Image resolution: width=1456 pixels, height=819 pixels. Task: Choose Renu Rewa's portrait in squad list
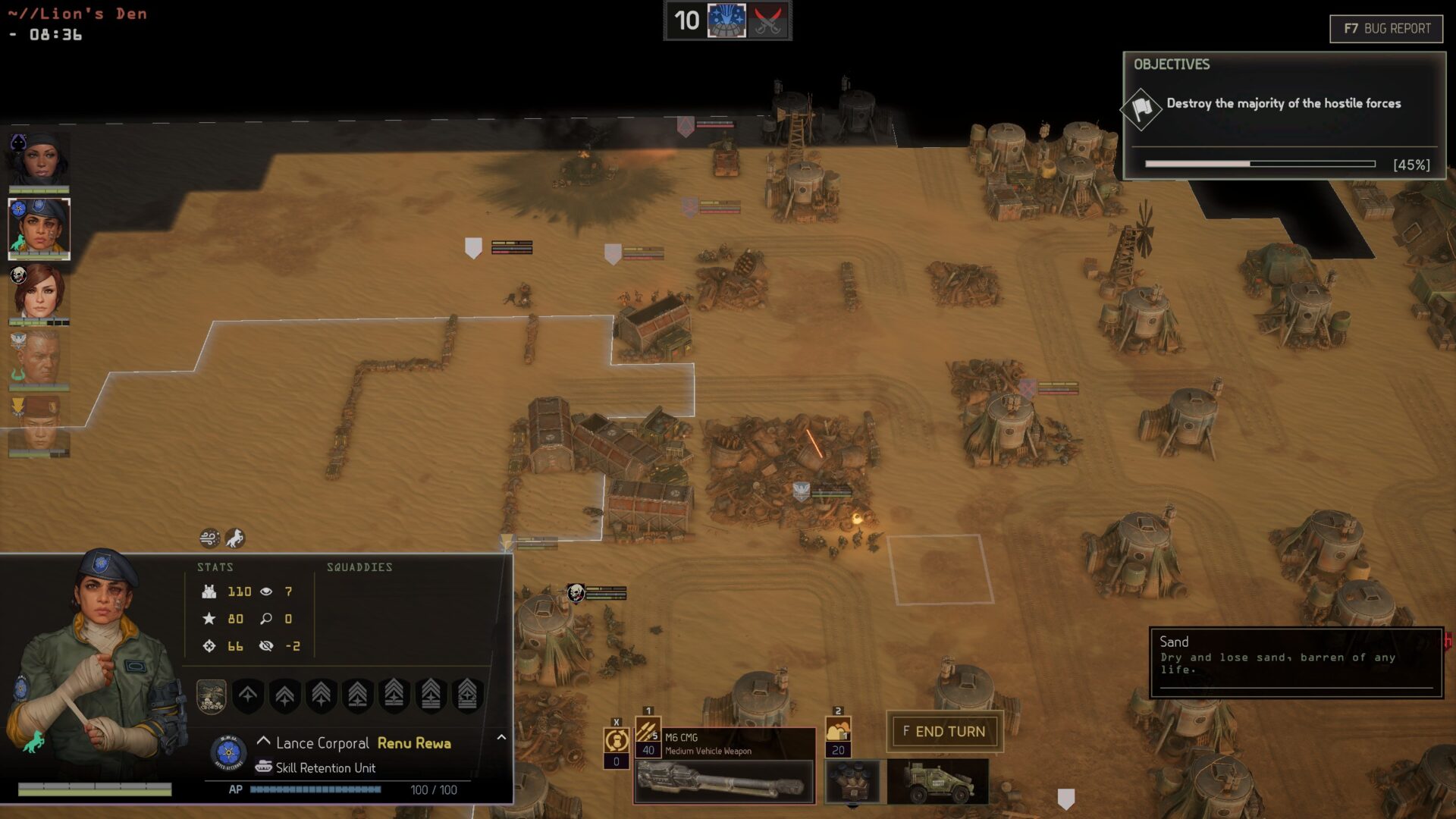click(x=39, y=227)
